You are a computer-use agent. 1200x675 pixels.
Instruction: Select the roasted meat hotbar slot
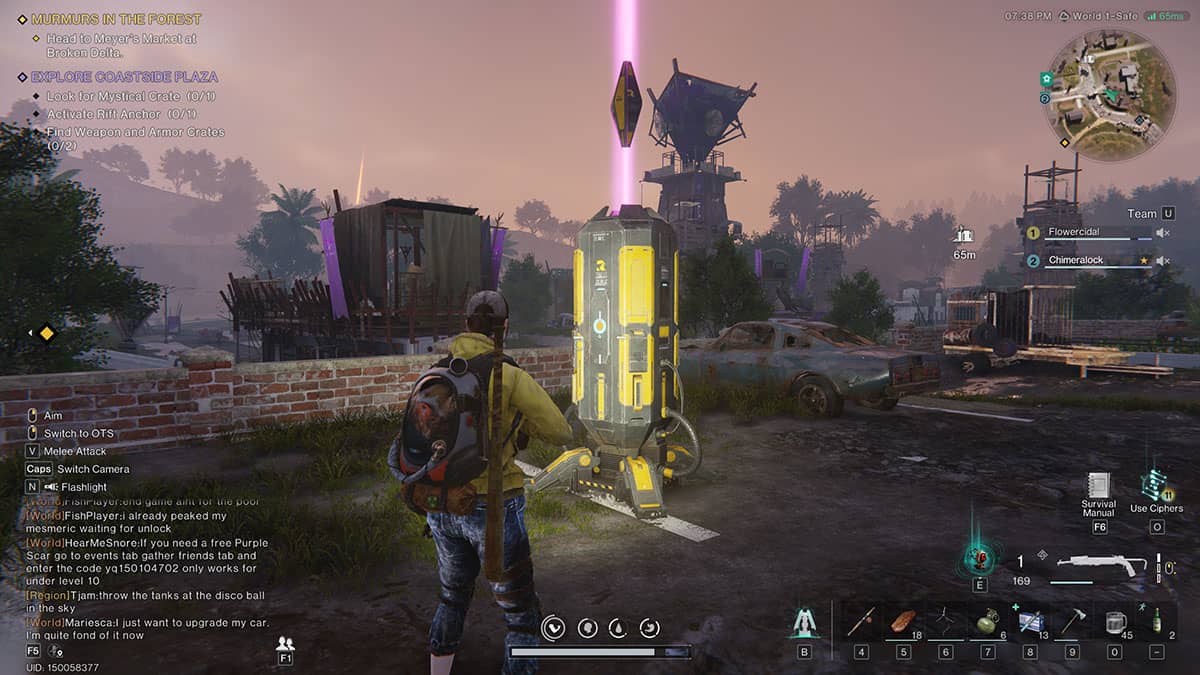tap(903, 622)
